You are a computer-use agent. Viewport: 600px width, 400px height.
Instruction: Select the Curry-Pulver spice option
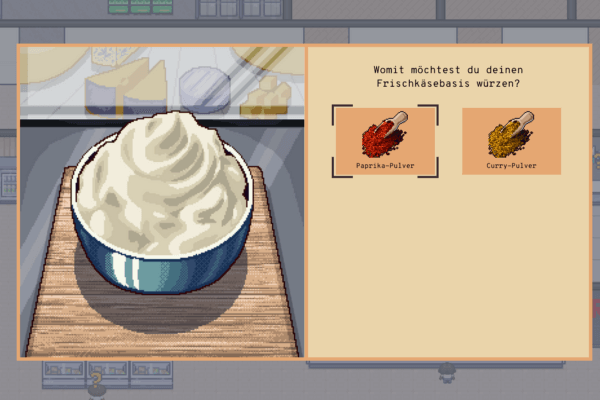click(511, 141)
